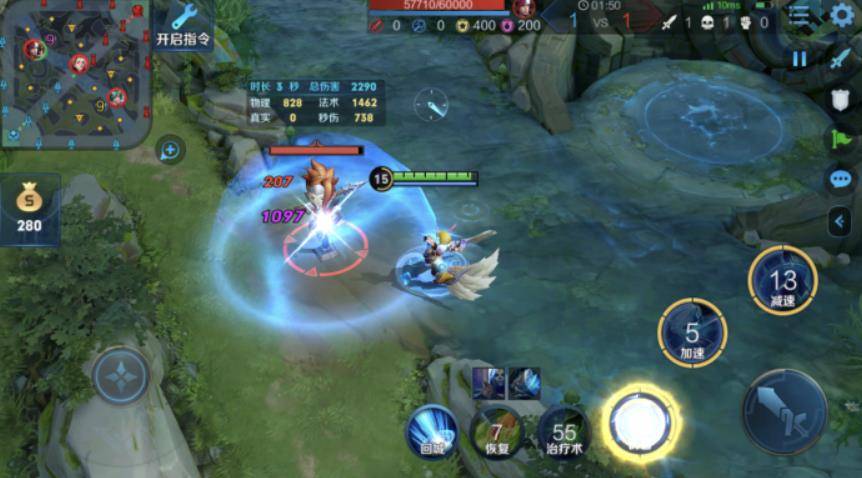
Task: Use the 恢复 restore ability
Action: tap(496, 434)
